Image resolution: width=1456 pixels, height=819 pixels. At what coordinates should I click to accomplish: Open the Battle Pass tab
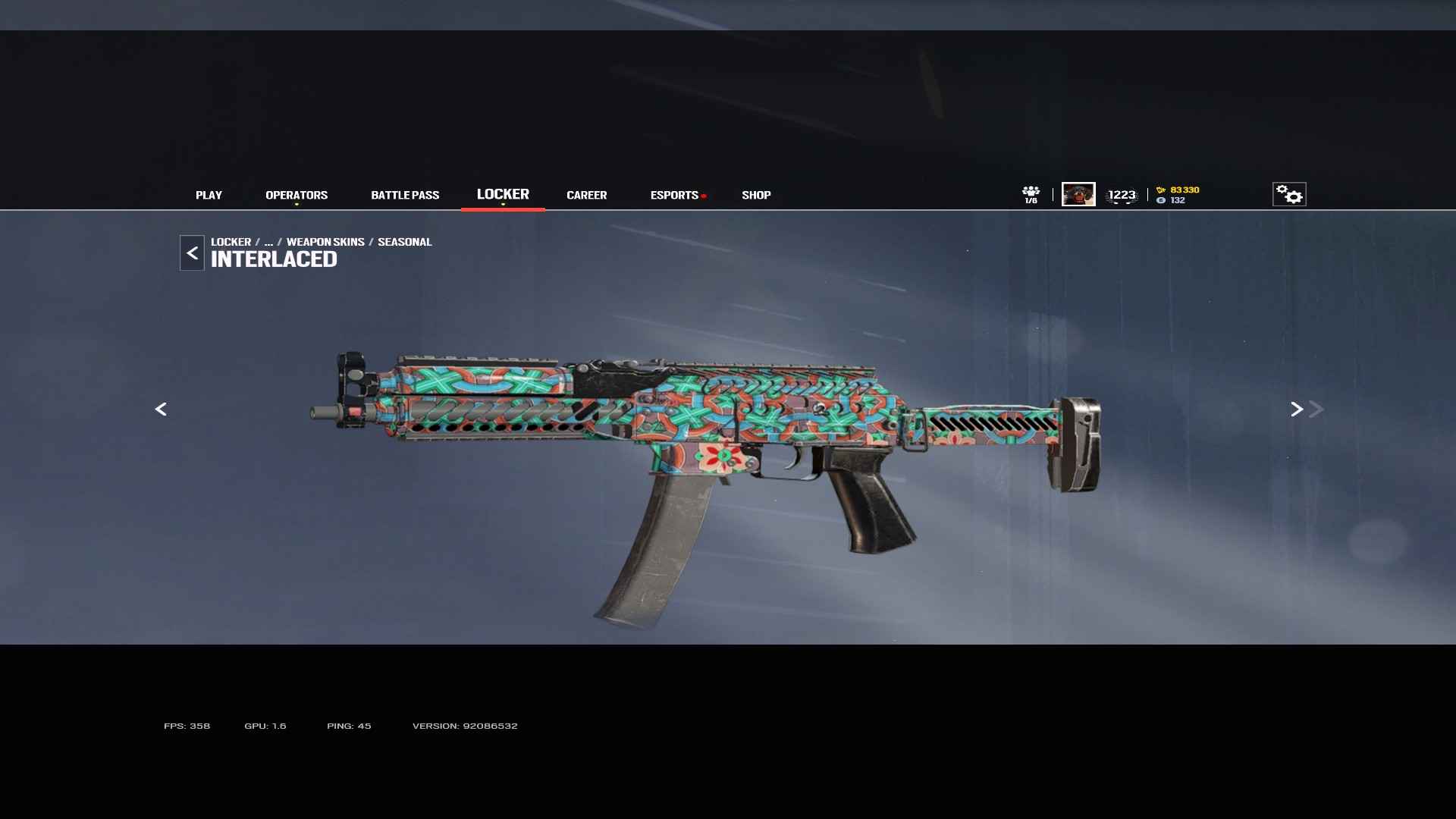click(x=405, y=195)
